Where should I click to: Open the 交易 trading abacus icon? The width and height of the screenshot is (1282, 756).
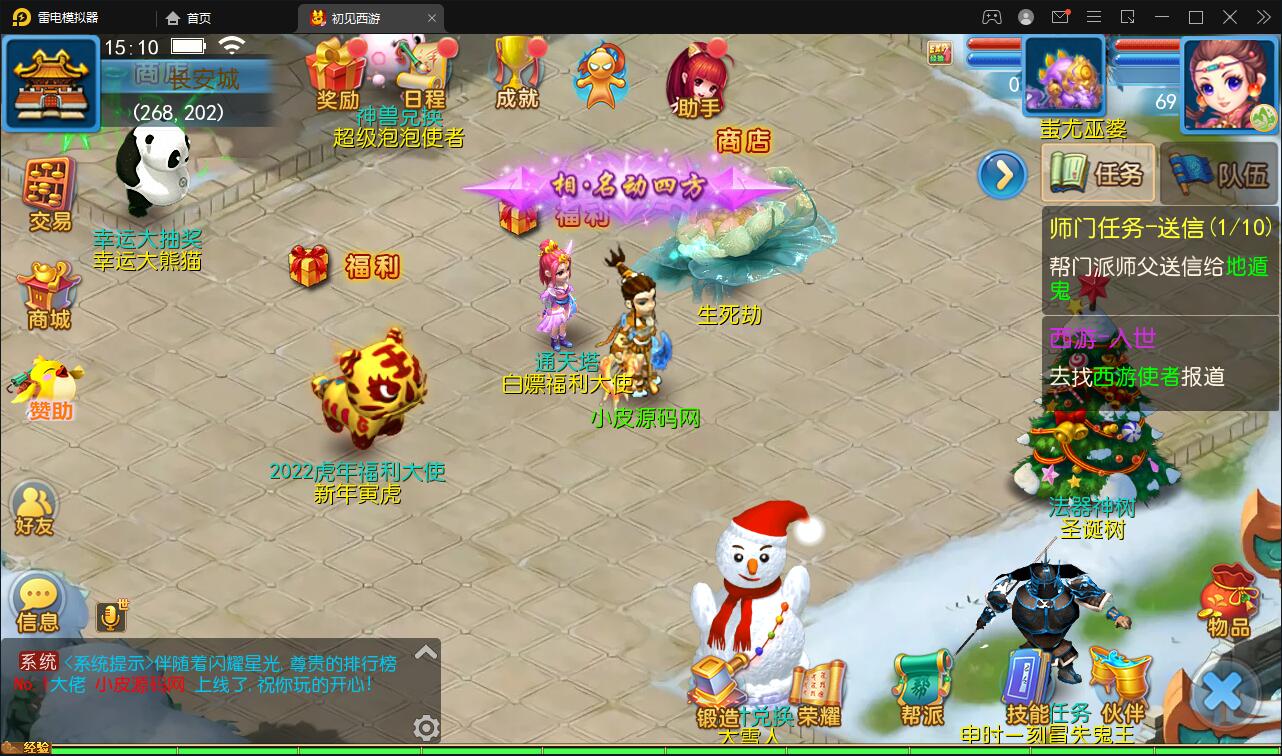[49, 193]
